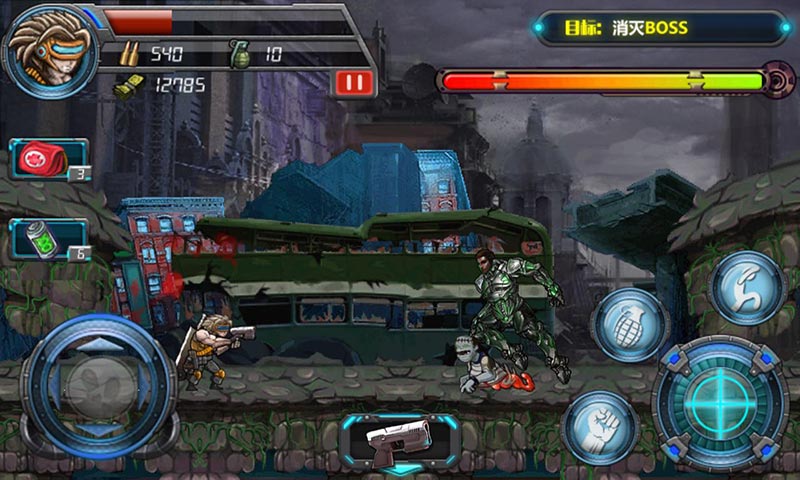Screen dimensions: 800x480
Task: Switch weapon via the pistol selector
Action: [399, 438]
